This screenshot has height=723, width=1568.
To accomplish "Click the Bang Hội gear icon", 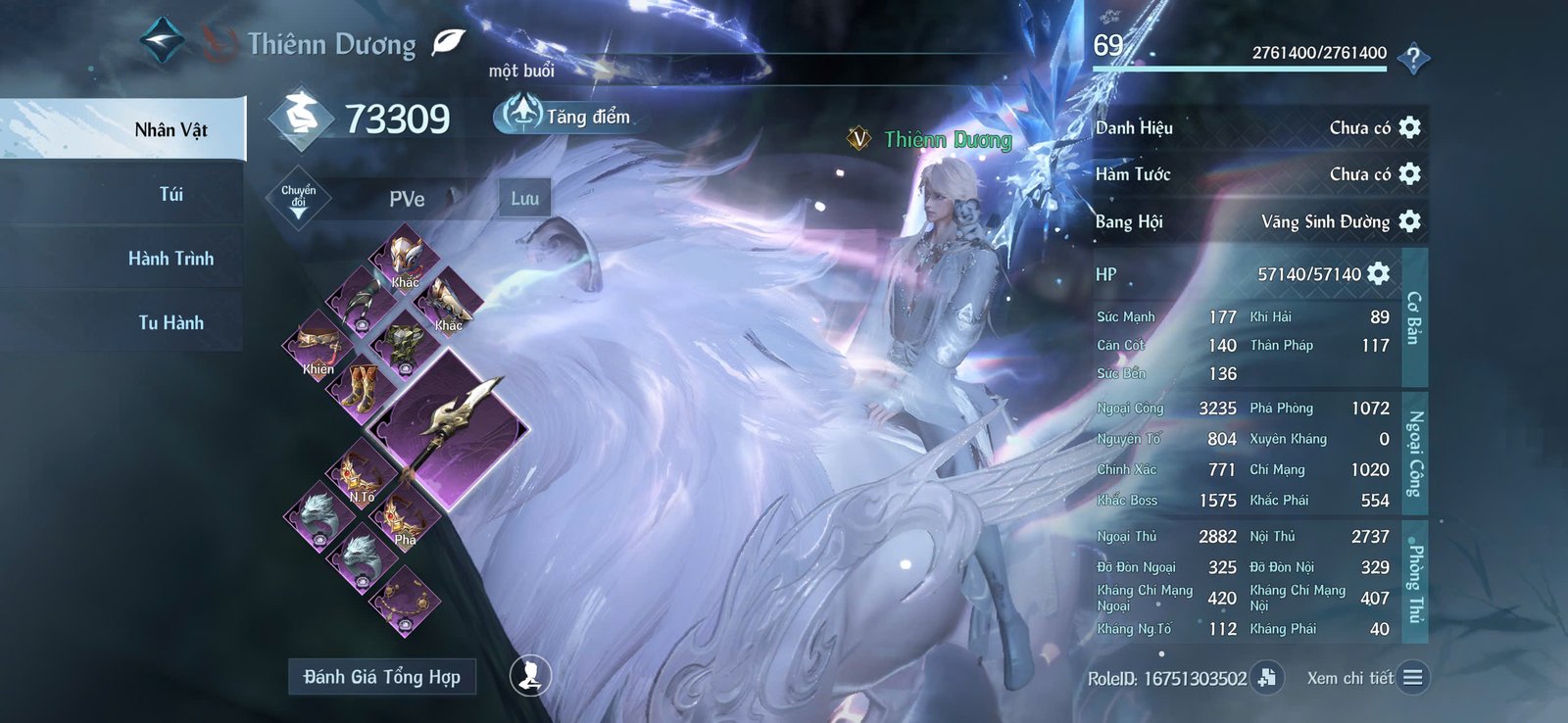I will (1410, 220).
